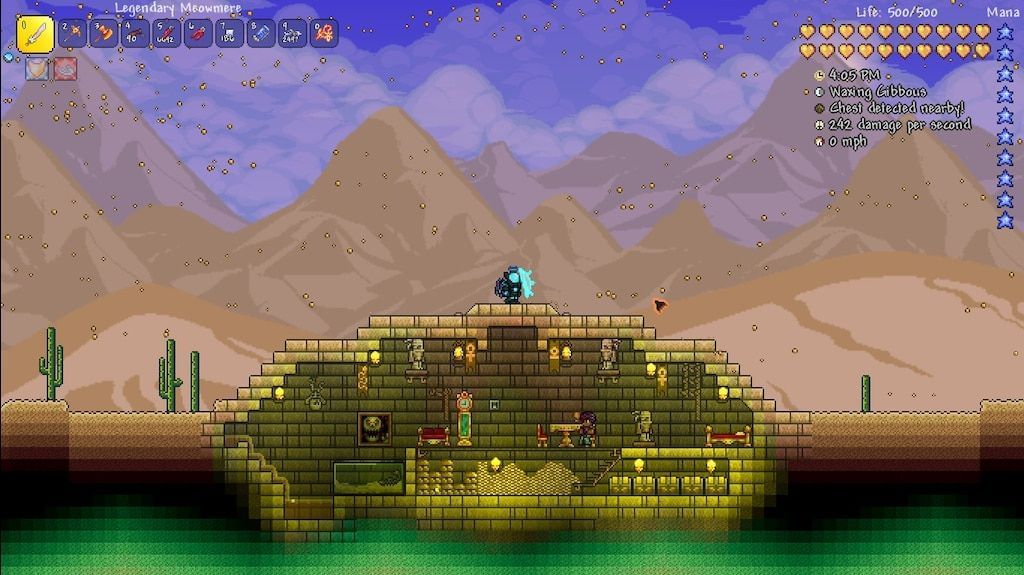1024x575 pixels.
Task: Select the orange hammer hotbar slot
Action: [x=103, y=34]
